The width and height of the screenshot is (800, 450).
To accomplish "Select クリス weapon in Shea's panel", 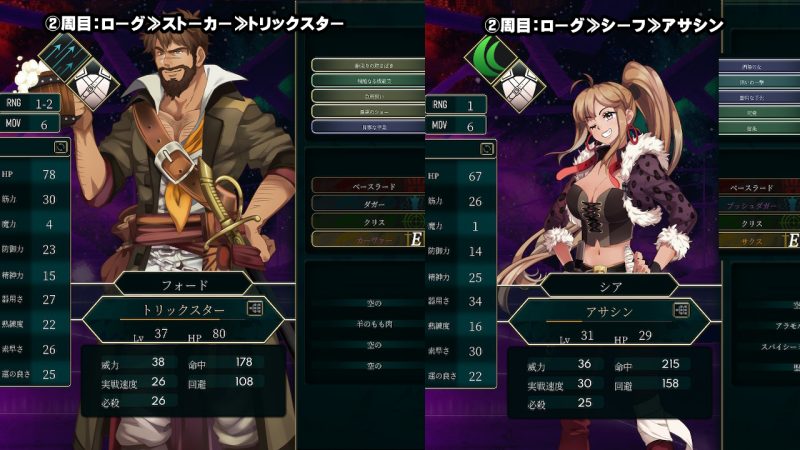I will pos(760,222).
